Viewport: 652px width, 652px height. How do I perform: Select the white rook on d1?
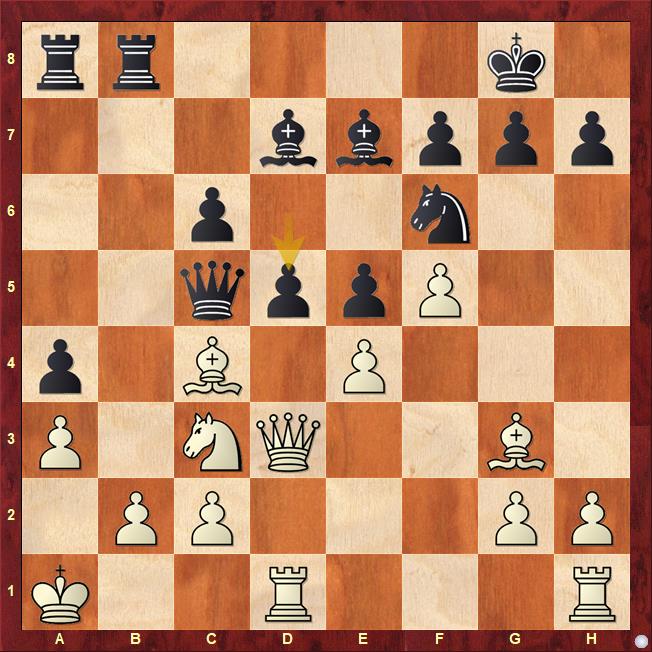click(289, 593)
